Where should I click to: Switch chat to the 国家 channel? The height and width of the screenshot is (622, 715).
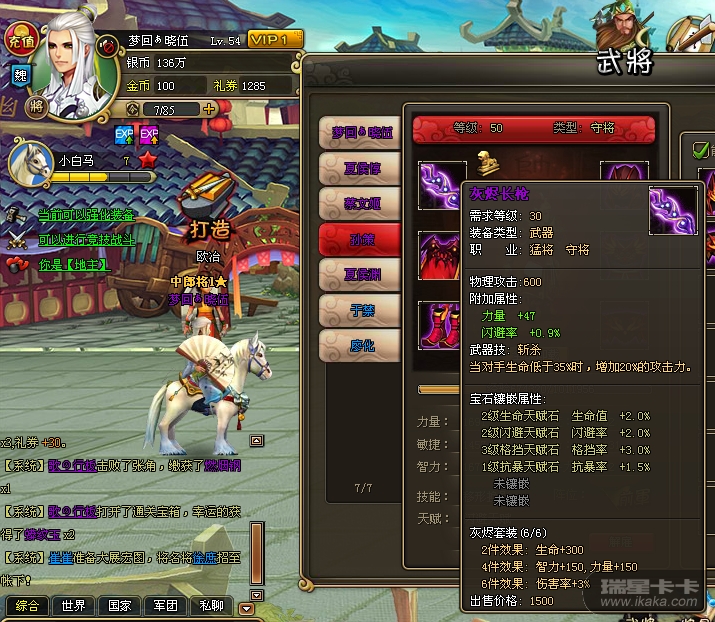(119, 605)
